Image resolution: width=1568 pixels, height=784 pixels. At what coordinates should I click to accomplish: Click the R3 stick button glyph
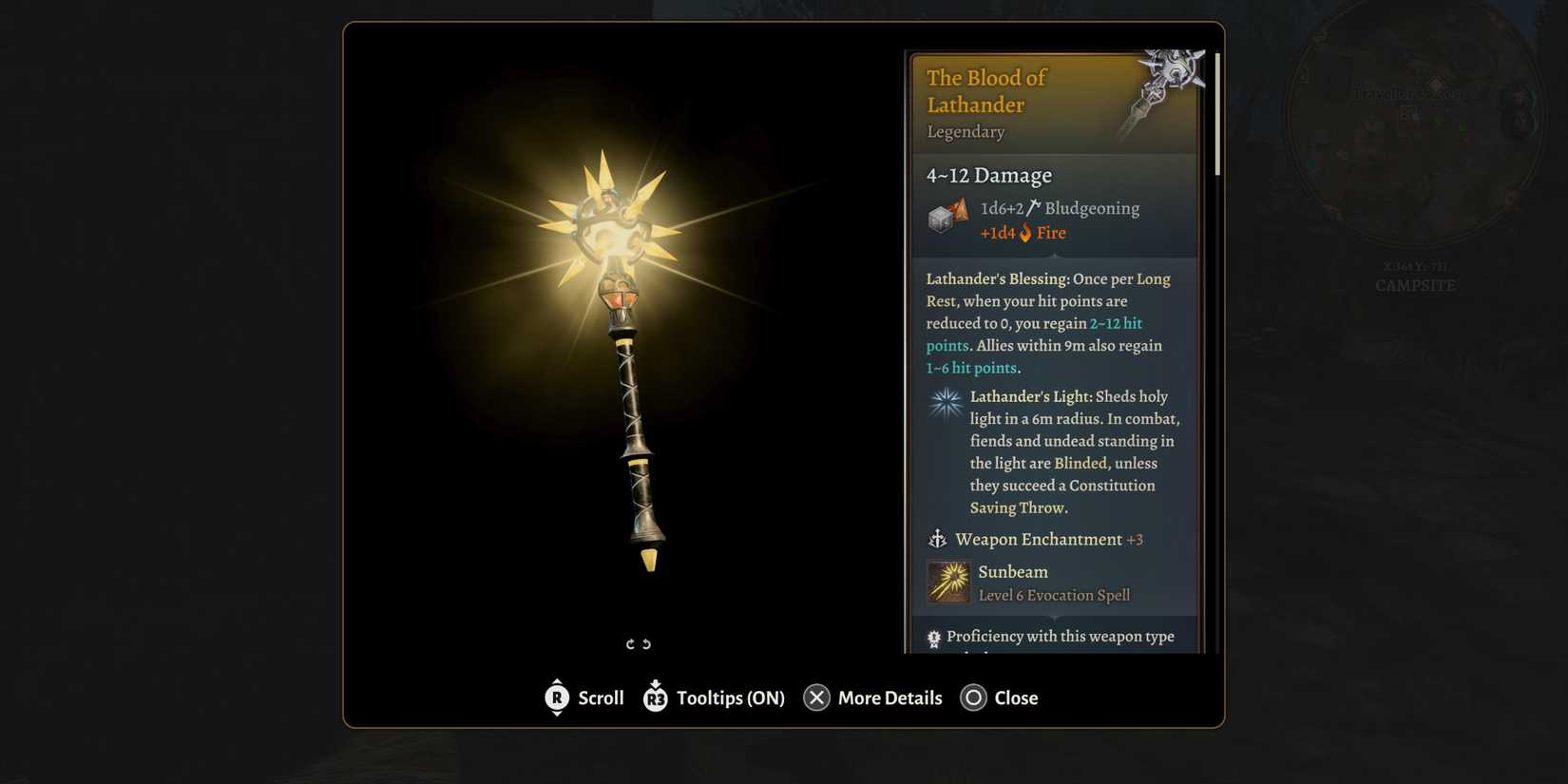(x=655, y=698)
